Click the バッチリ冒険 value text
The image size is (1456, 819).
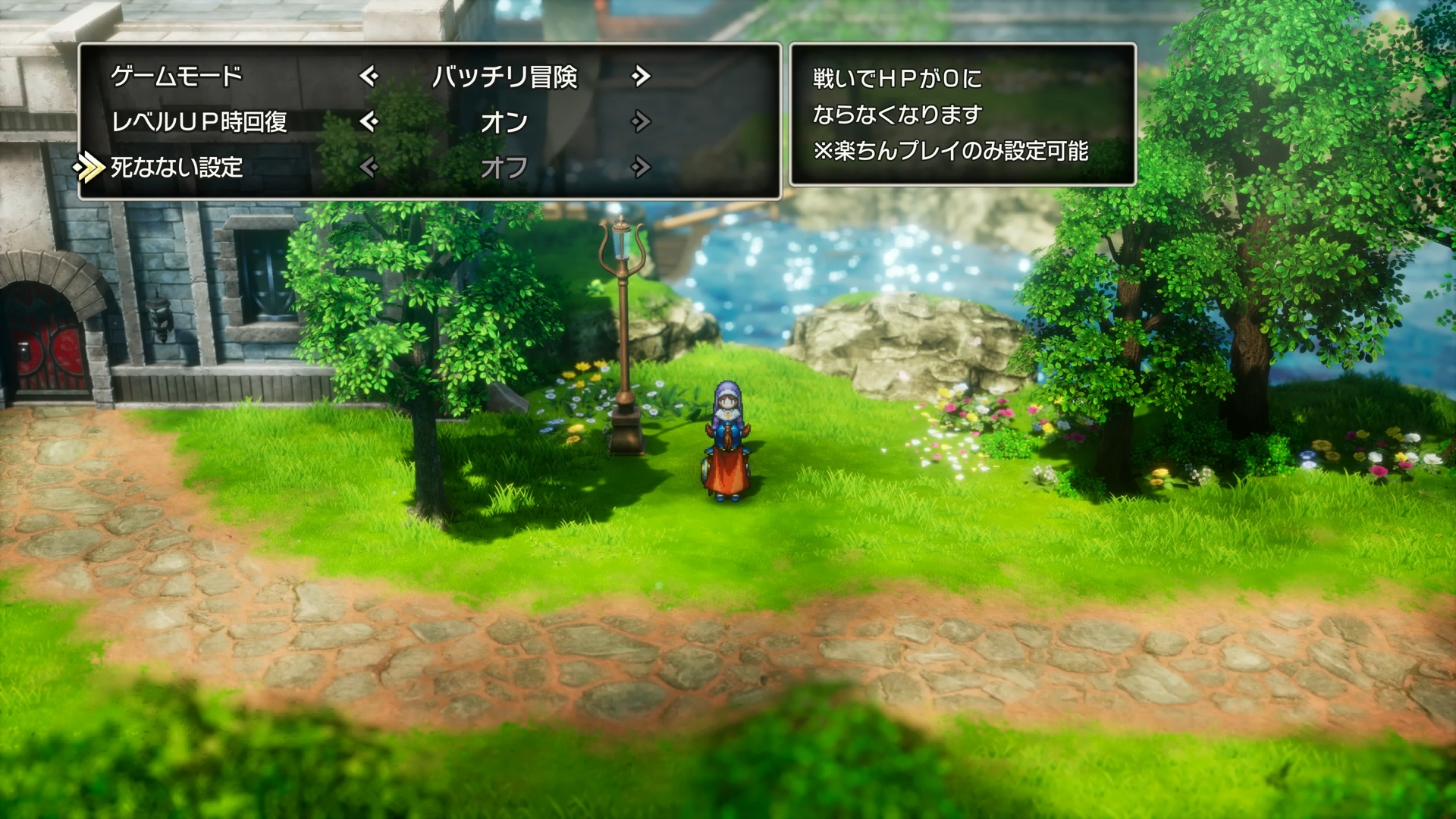point(507,76)
